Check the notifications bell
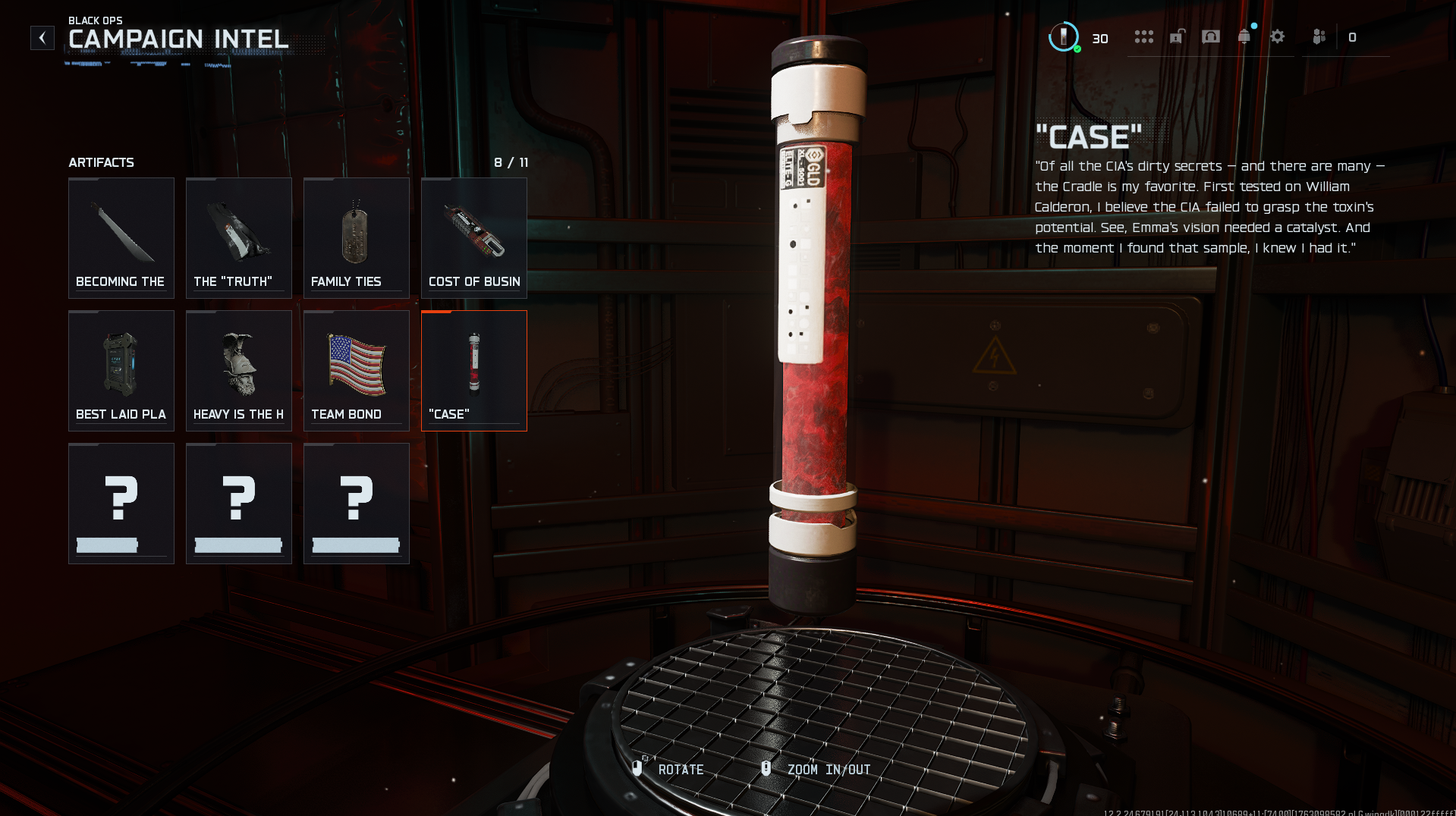This screenshot has height=816, width=1456. [x=1244, y=37]
